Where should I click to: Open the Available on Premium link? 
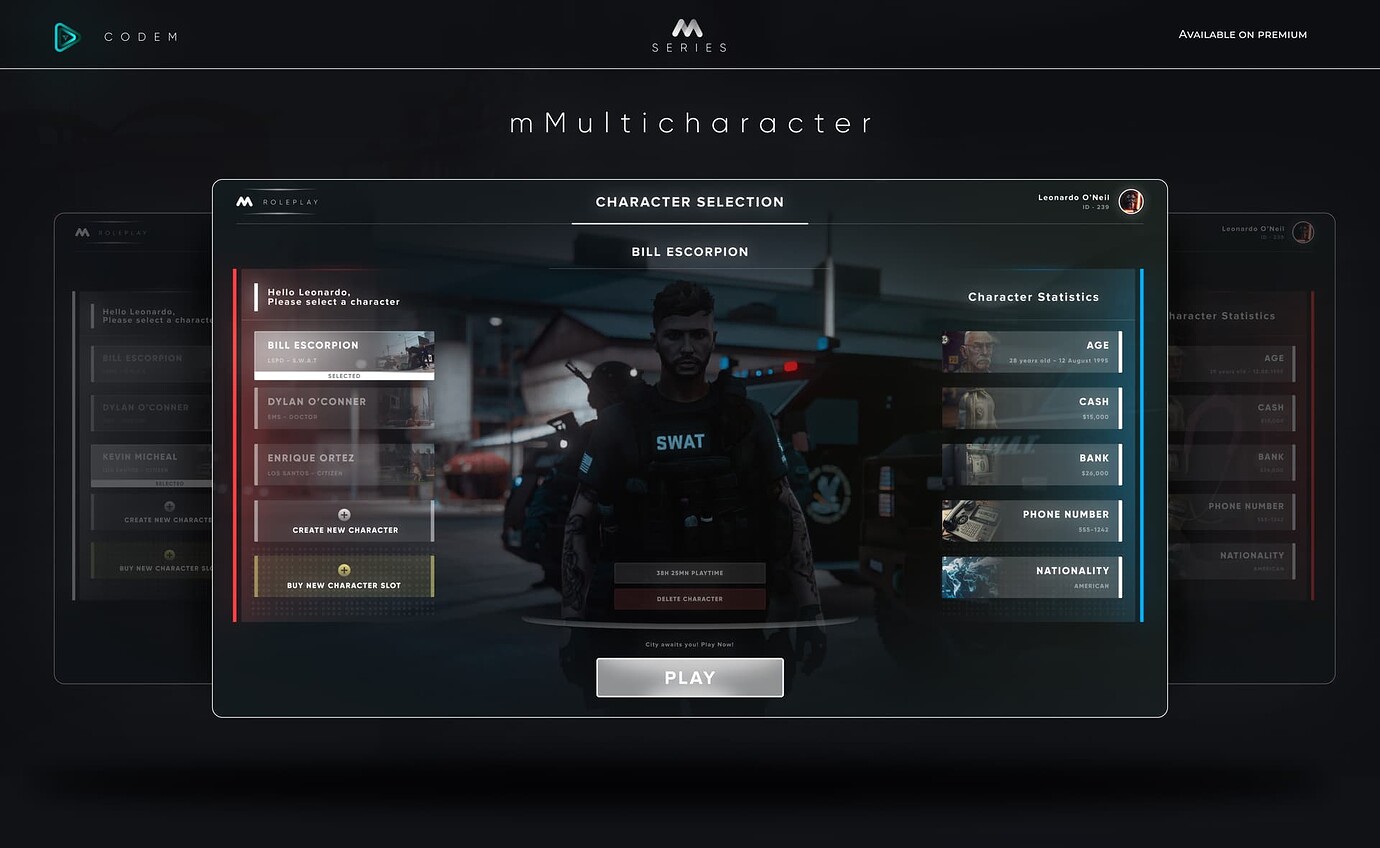1242,34
